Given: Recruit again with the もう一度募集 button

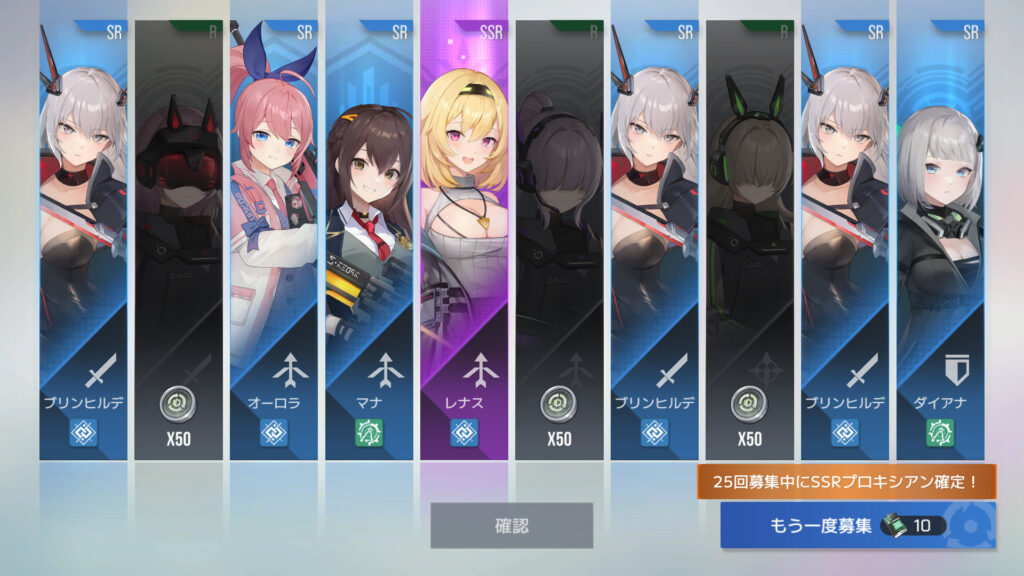Looking at the screenshot, I should pyautogui.click(x=857, y=525).
